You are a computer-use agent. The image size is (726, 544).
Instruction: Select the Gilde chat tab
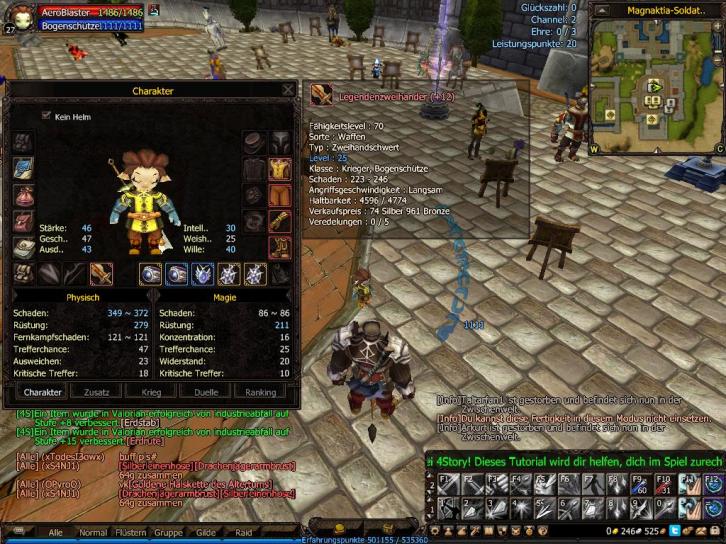(x=207, y=533)
